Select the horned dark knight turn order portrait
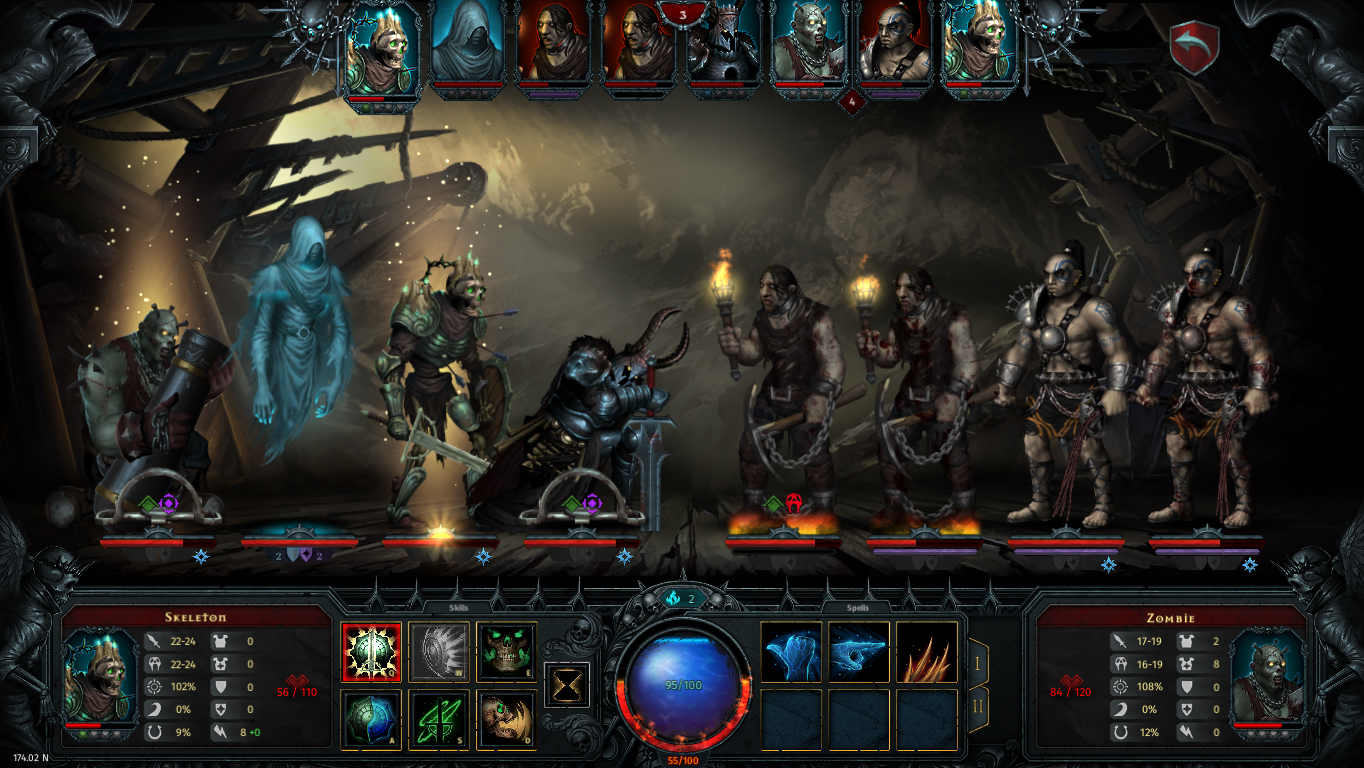Image resolution: width=1364 pixels, height=768 pixels. click(722, 50)
